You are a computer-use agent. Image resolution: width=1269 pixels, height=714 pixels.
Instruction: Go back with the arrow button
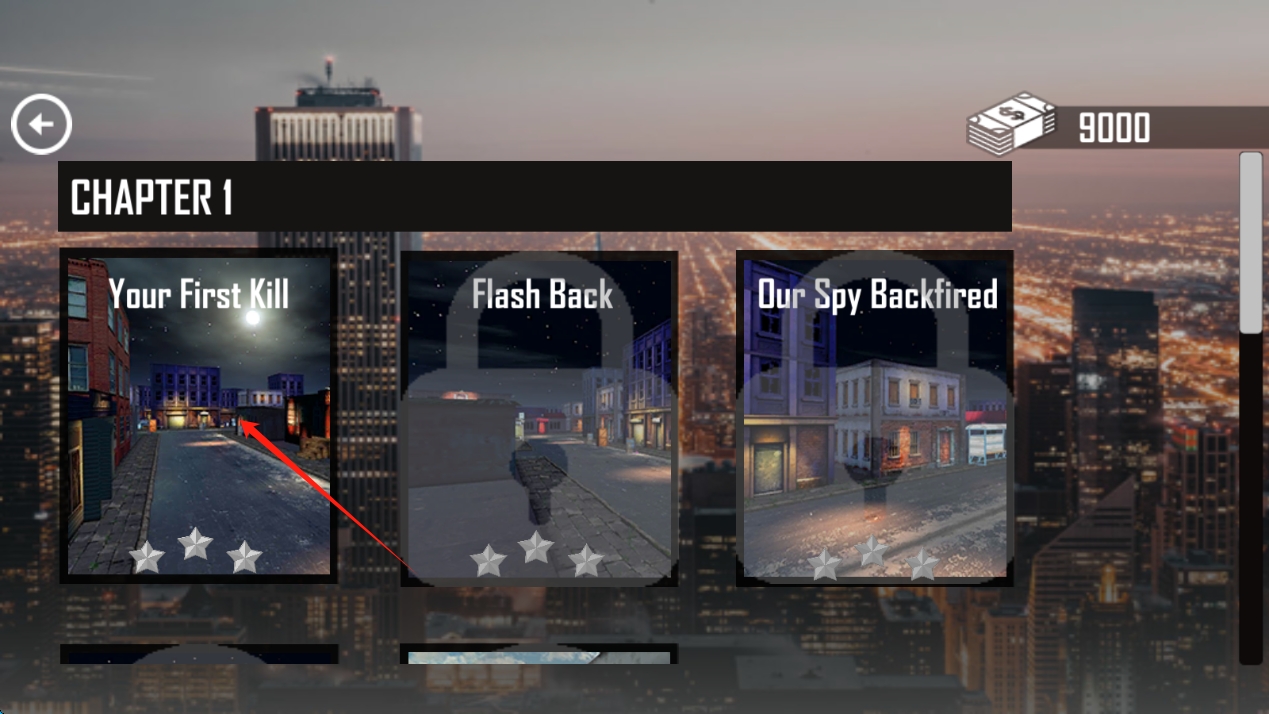click(x=41, y=125)
